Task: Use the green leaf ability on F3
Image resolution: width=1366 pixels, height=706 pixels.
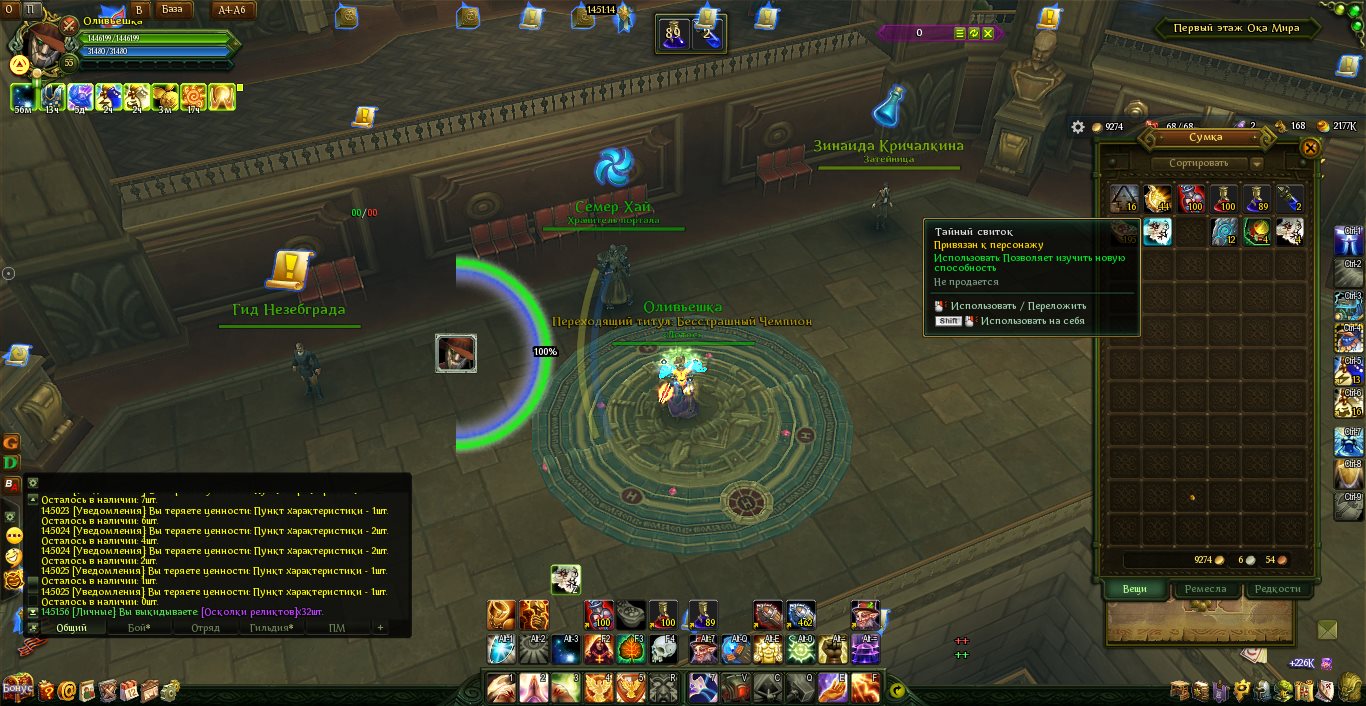Action: point(632,650)
